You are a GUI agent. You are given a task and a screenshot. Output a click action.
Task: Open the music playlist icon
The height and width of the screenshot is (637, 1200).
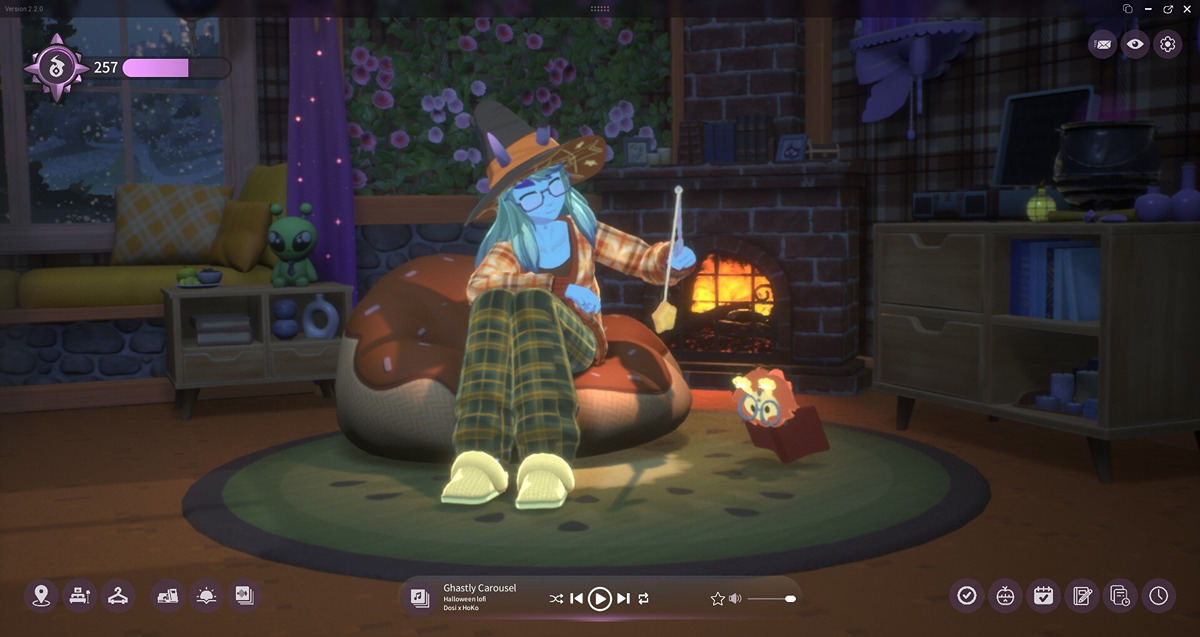(x=420, y=598)
